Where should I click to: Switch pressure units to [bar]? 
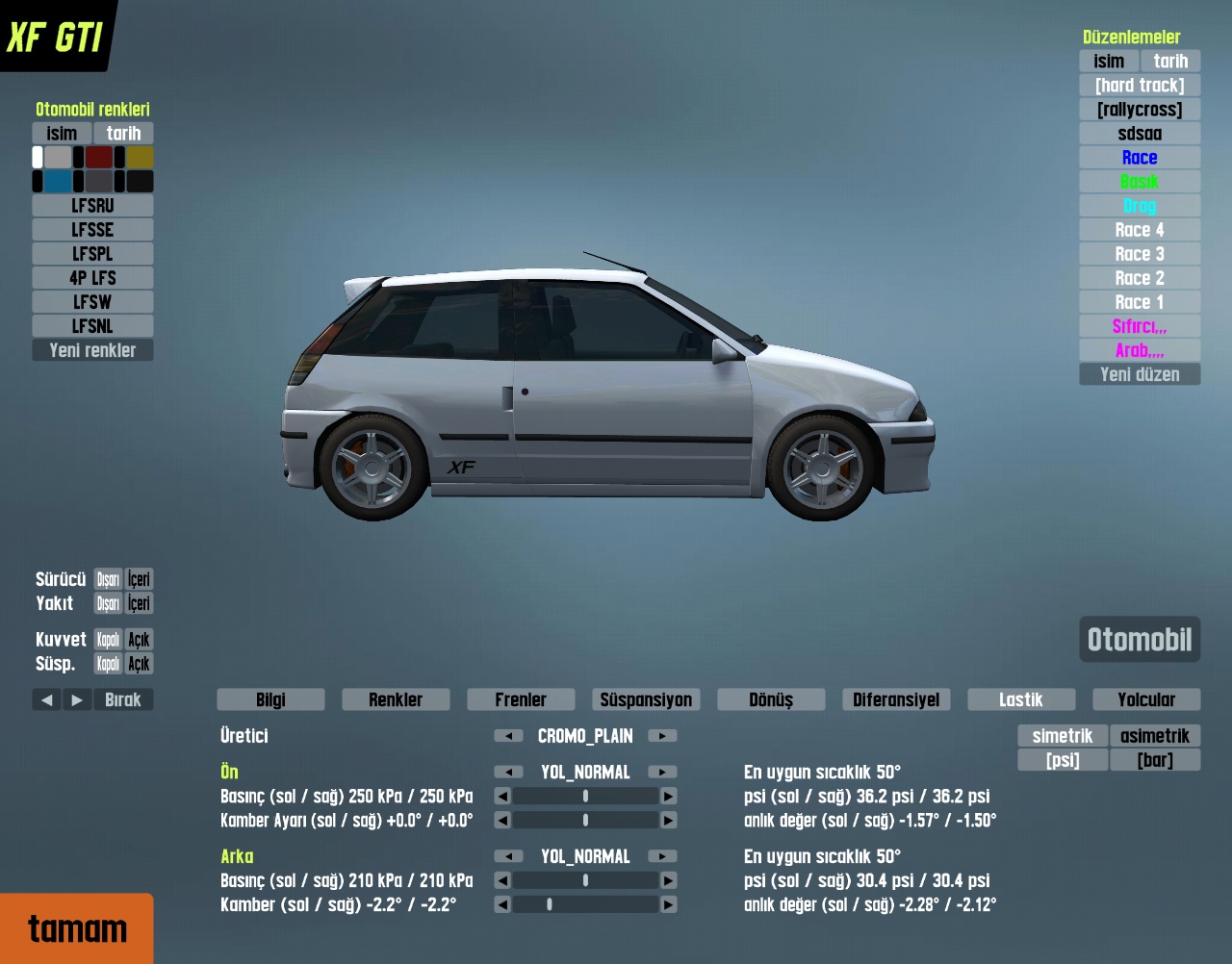click(1154, 760)
